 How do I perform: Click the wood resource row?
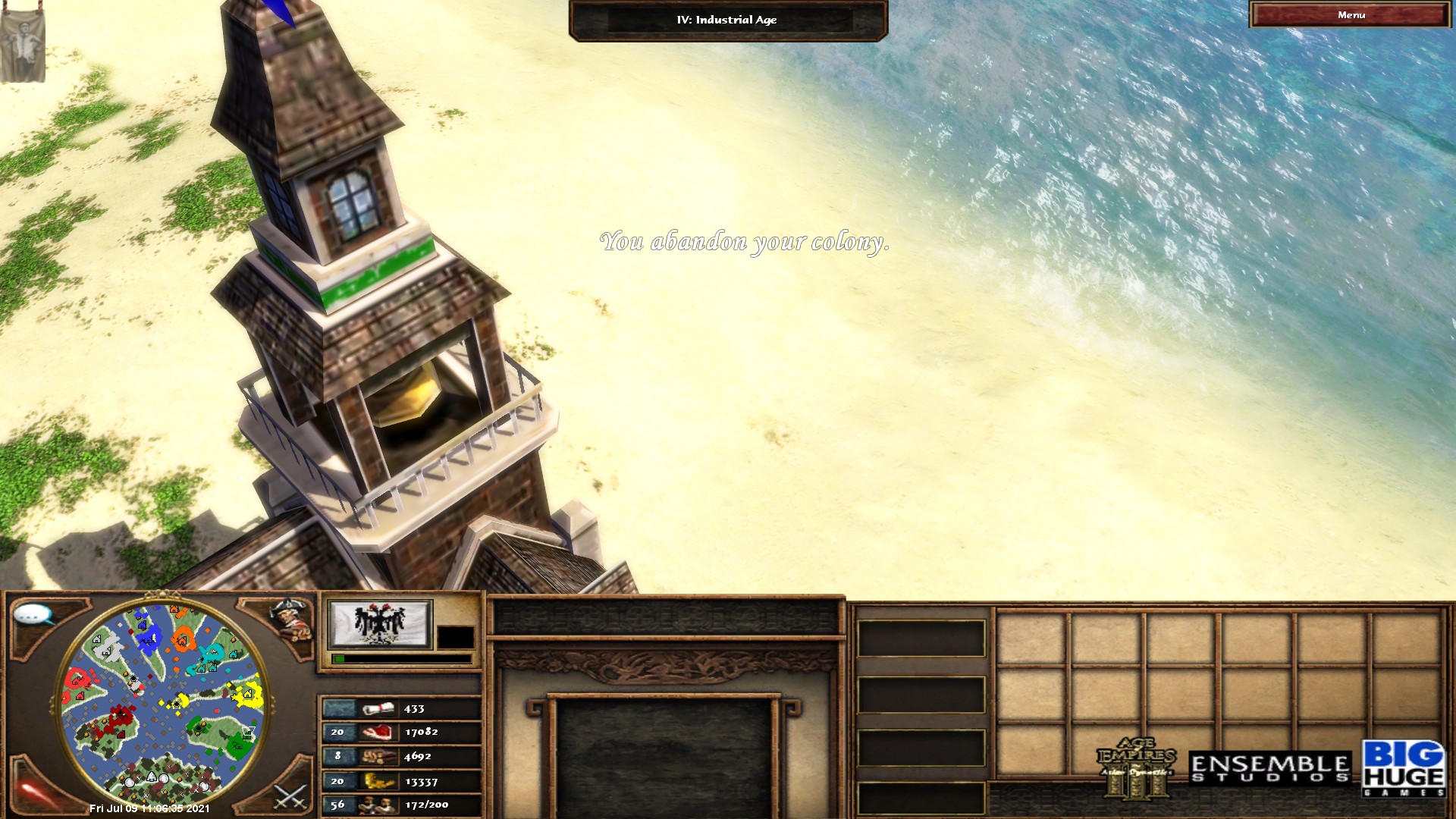[401, 756]
